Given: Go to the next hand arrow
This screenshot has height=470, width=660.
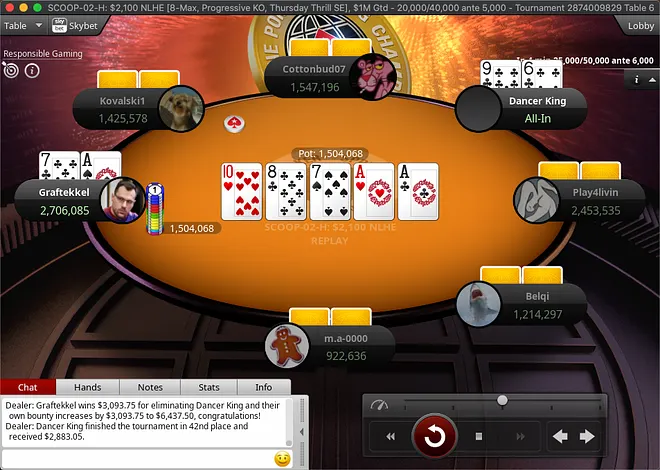Looking at the screenshot, I should click(587, 436).
